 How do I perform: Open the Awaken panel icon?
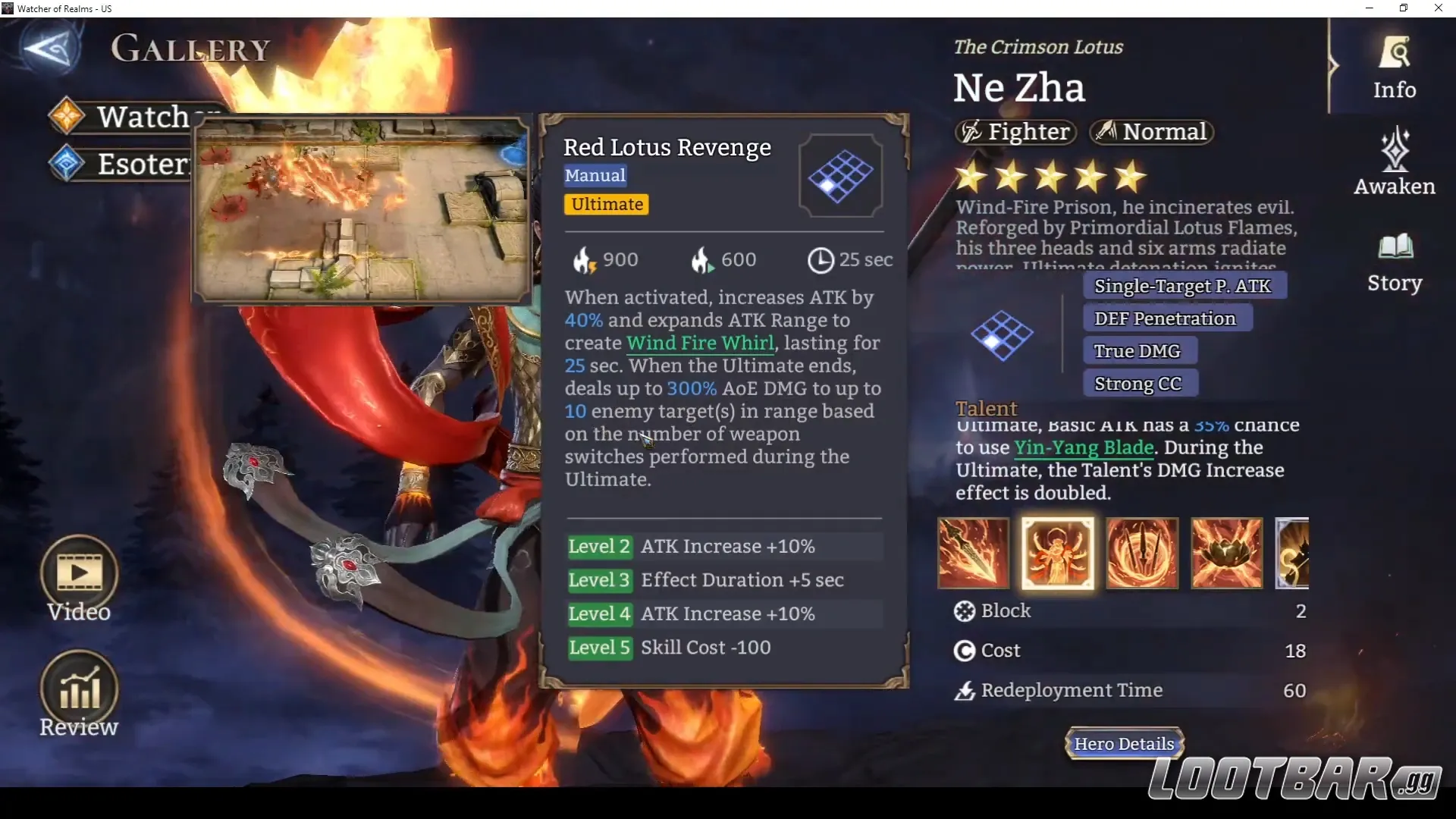pyautogui.click(x=1394, y=161)
